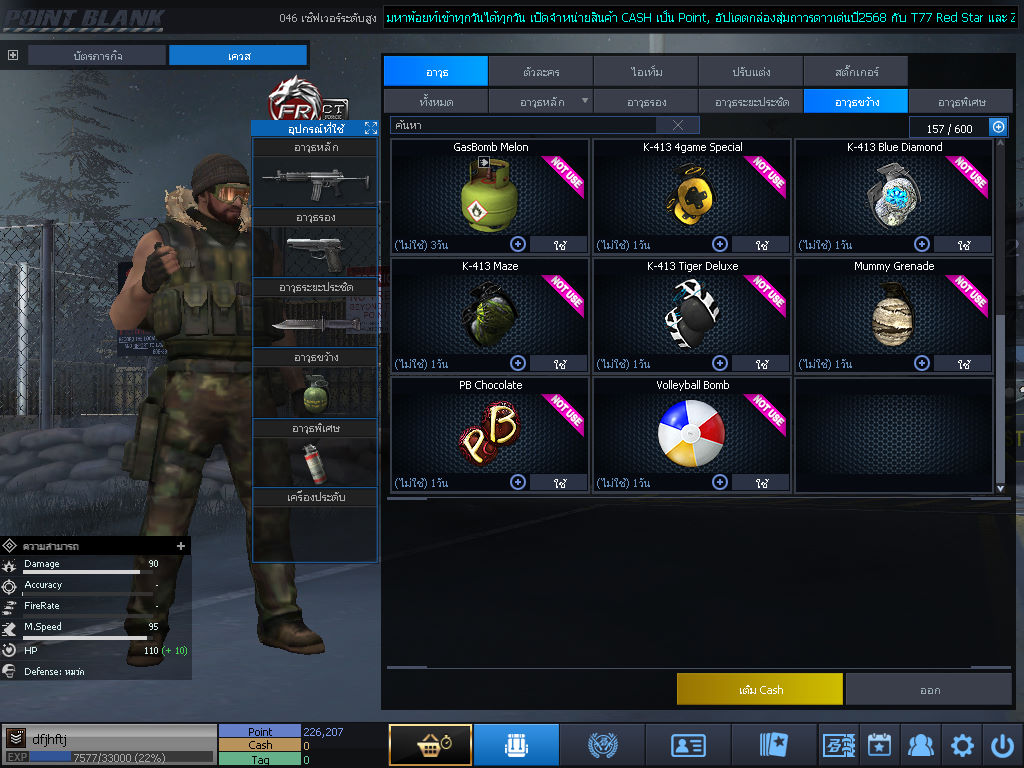Click the ค้นหา search field

(x=522, y=125)
